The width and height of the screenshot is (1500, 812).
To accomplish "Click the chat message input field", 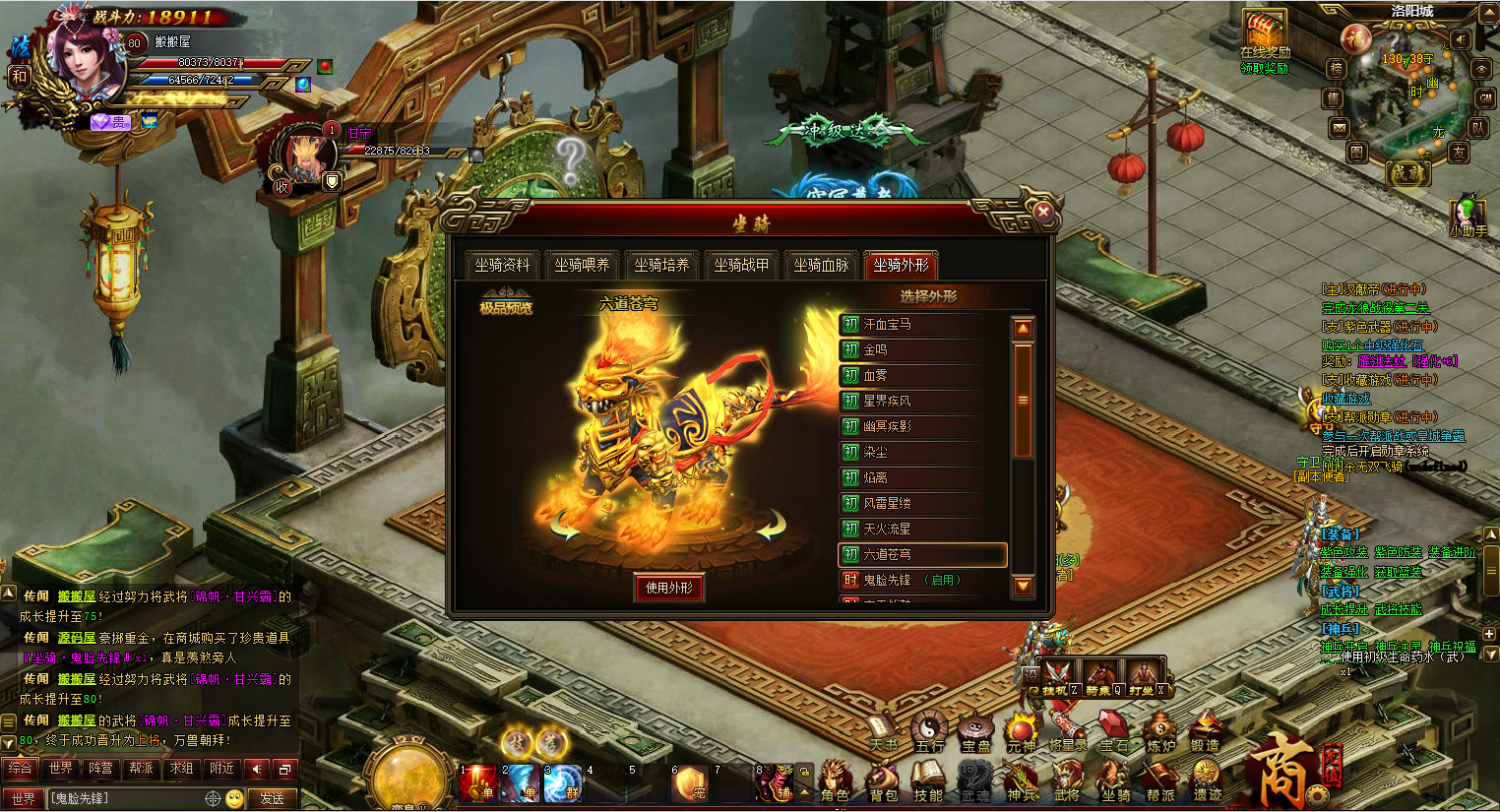I will pos(128,798).
